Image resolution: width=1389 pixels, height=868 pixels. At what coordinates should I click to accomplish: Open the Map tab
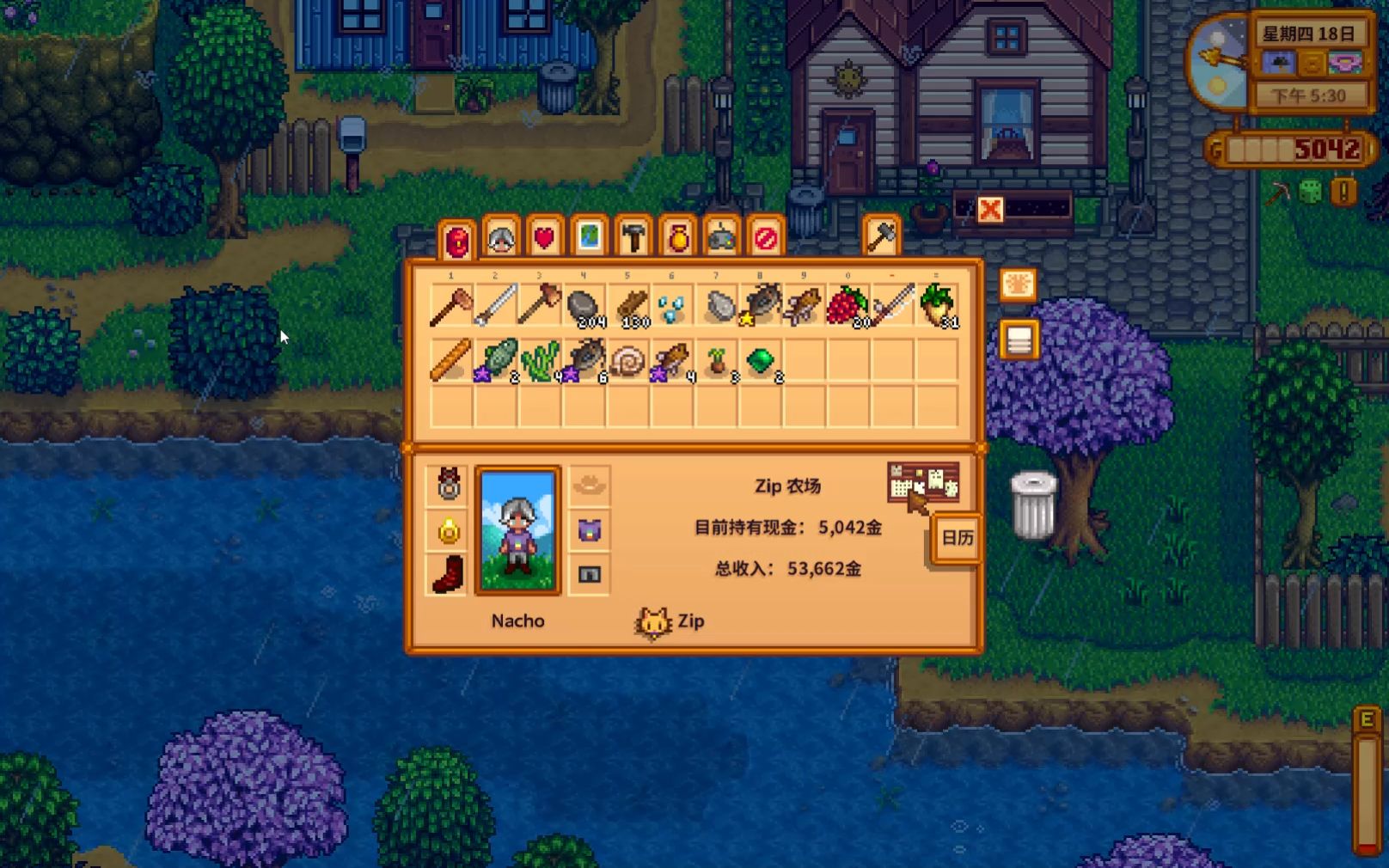[590, 237]
